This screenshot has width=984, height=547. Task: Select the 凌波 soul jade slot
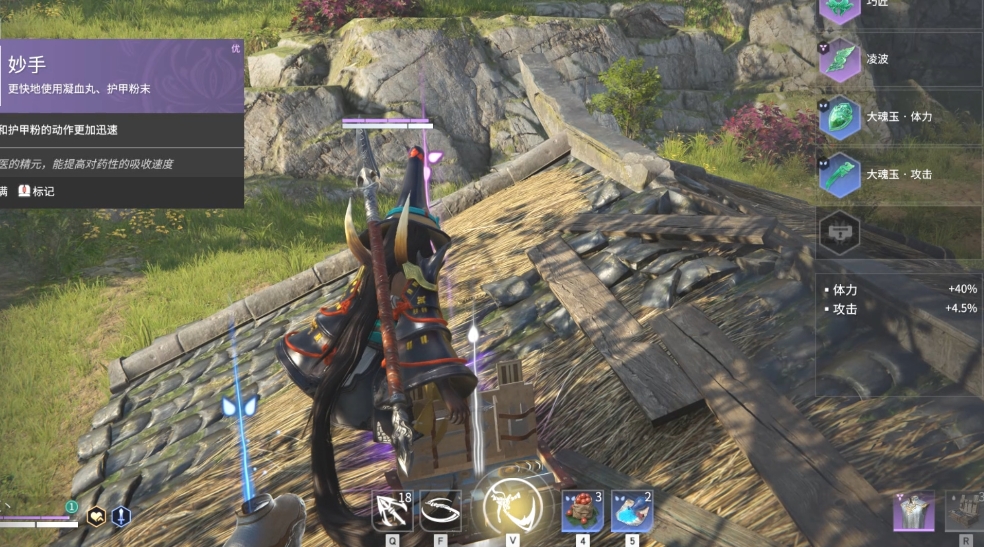coord(839,59)
